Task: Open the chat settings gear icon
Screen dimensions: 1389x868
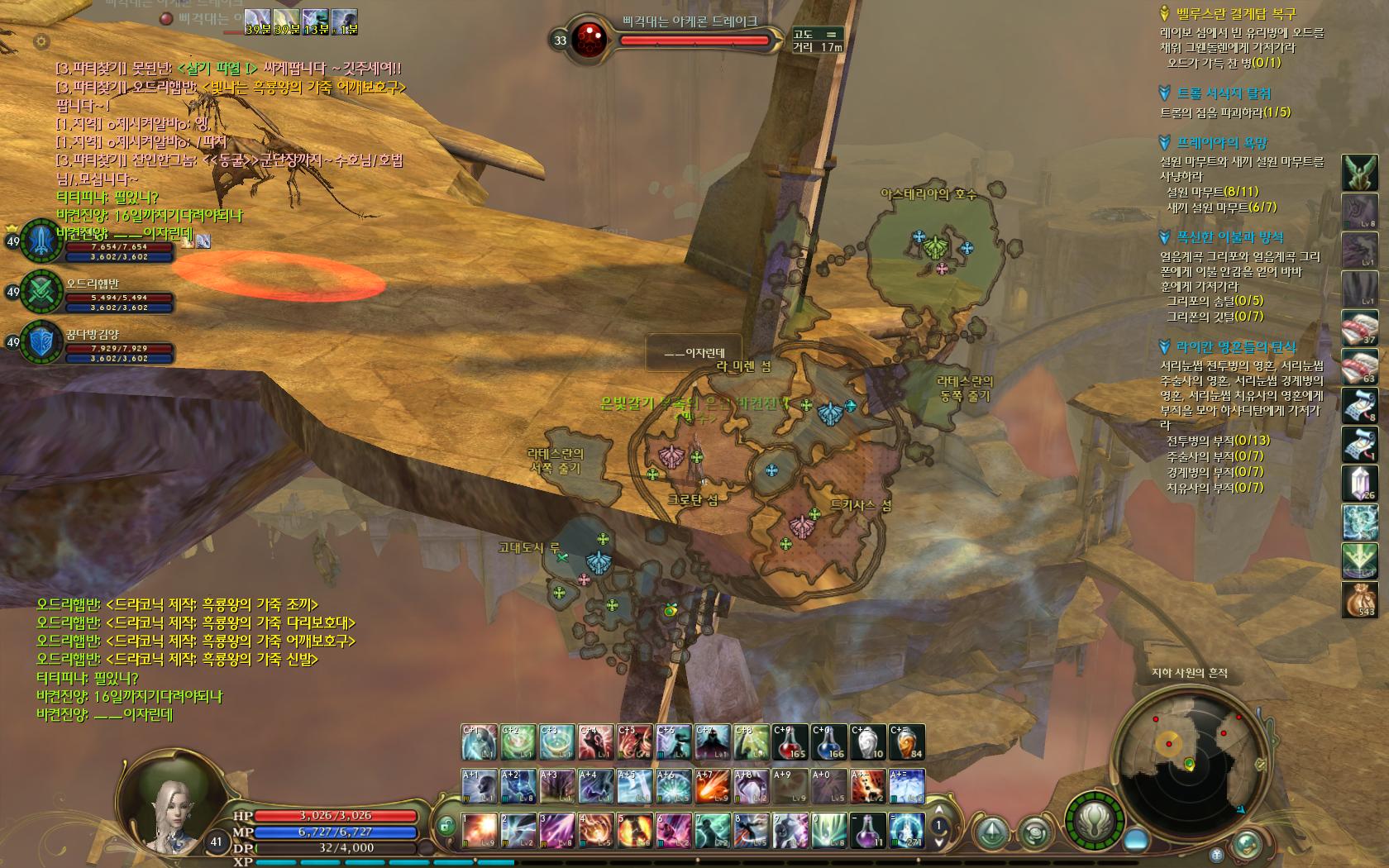Action: (41, 41)
